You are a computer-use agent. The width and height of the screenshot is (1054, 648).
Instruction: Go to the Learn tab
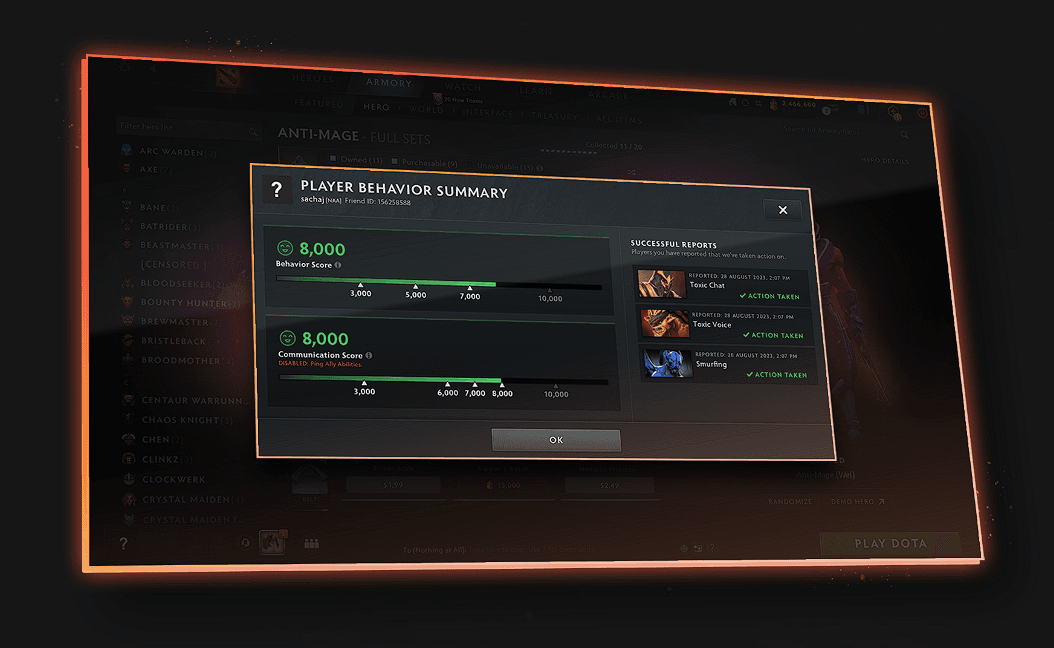click(536, 91)
